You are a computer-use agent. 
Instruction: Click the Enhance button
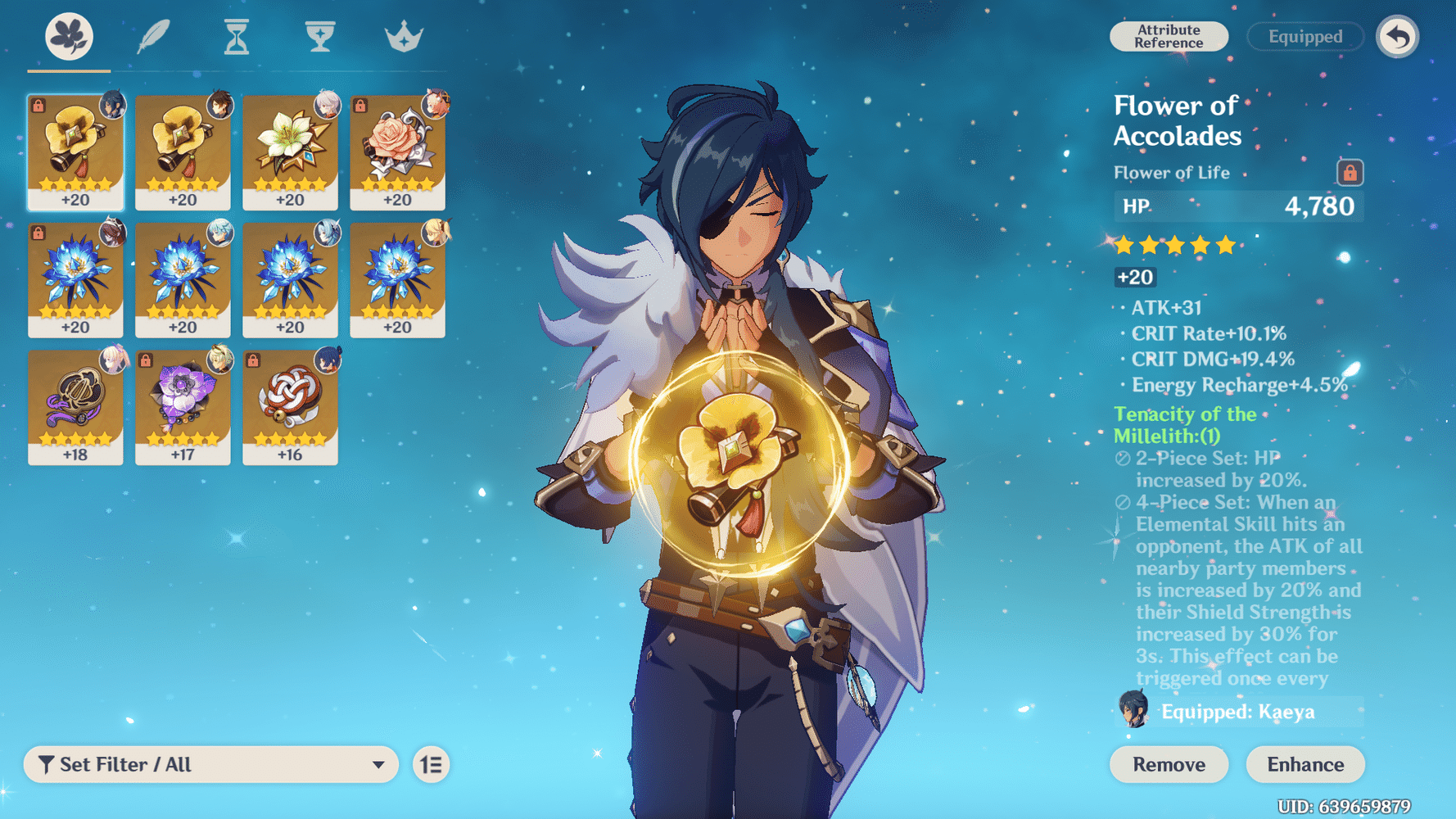tap(1305, 764)
